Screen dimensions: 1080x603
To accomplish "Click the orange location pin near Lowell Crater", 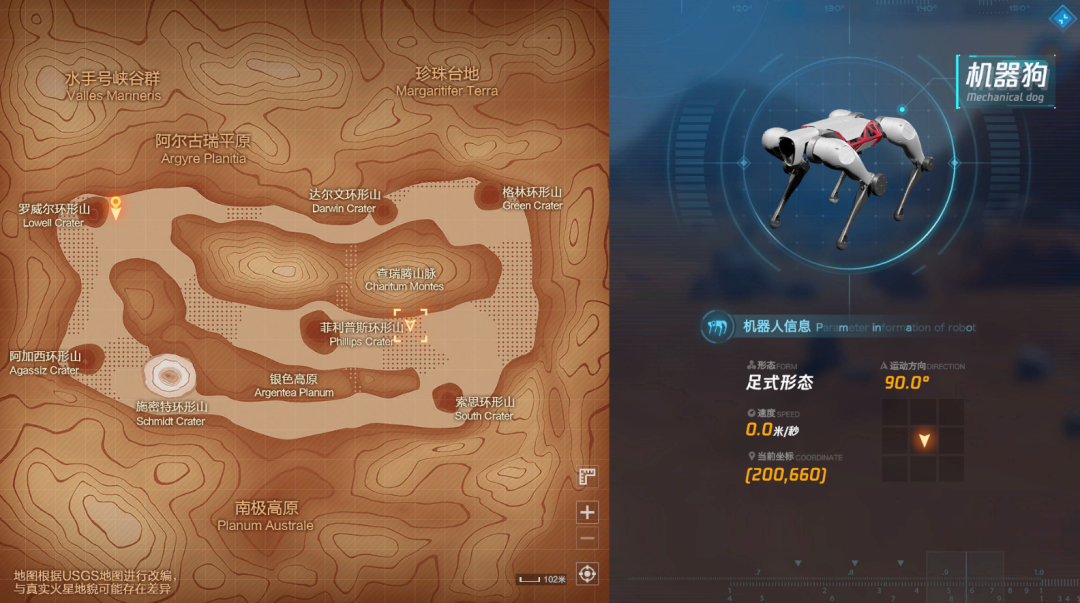I will point(116,207).
